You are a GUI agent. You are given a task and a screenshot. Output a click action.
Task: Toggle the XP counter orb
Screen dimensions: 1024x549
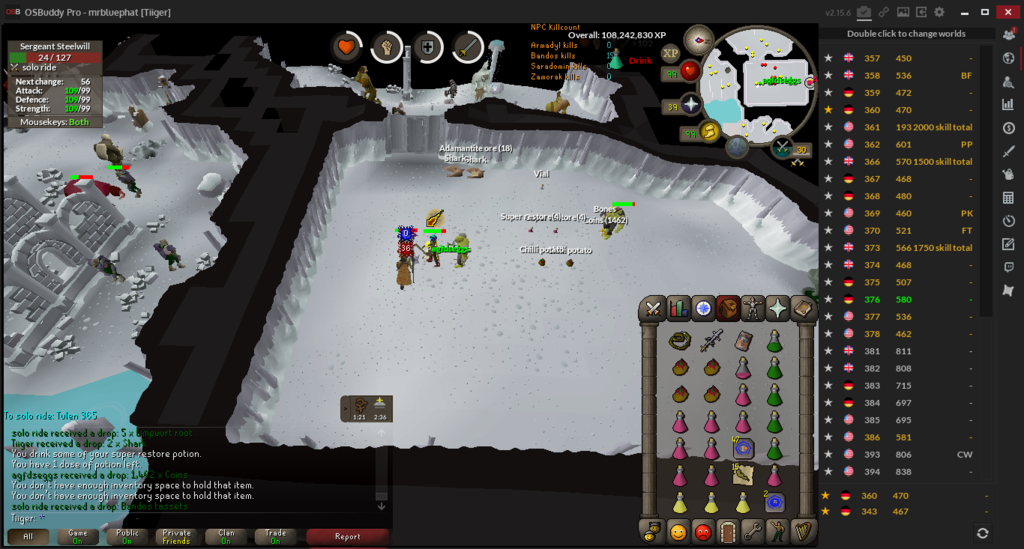point(670,53)
